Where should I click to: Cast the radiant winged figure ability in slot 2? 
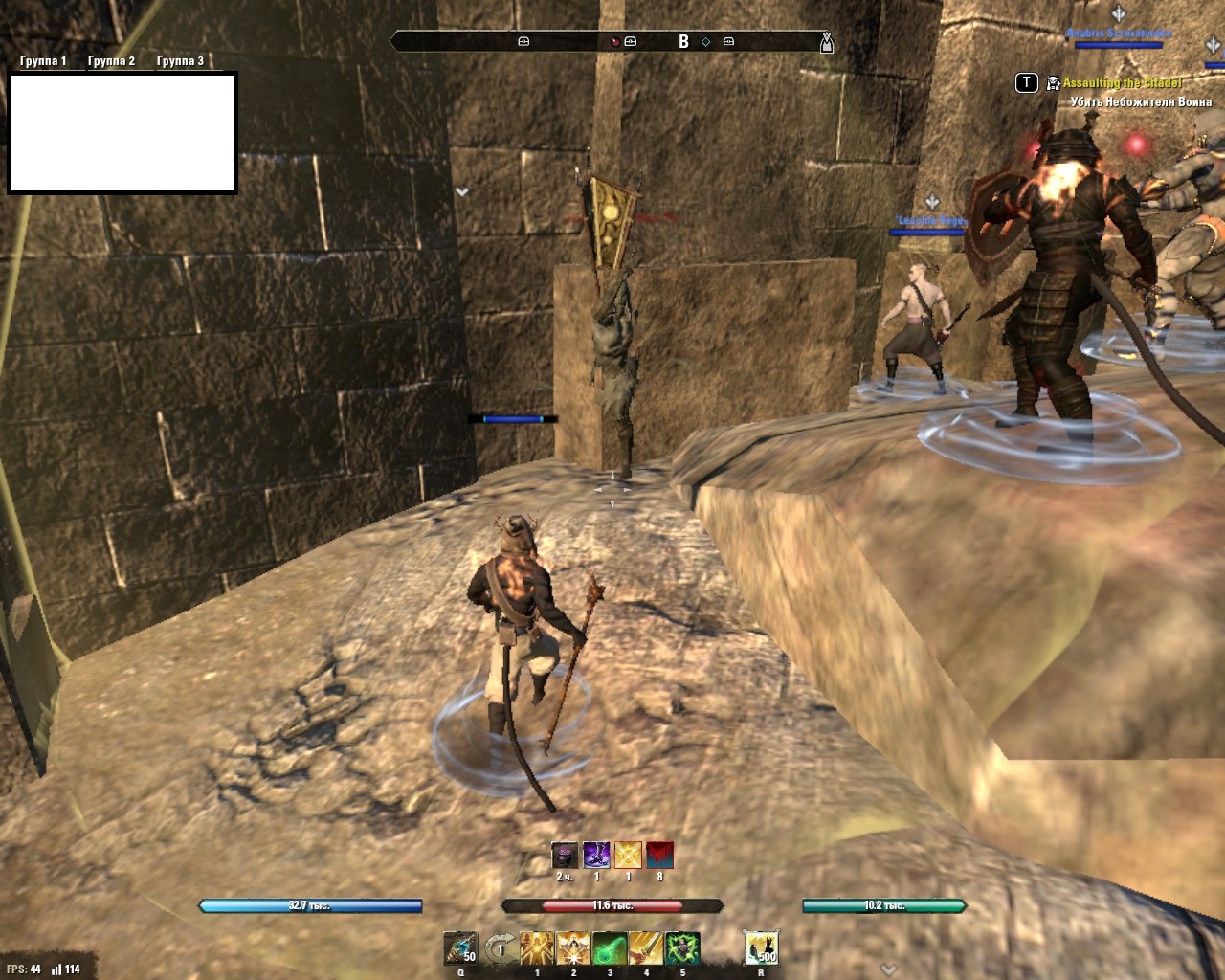point(573,948)
